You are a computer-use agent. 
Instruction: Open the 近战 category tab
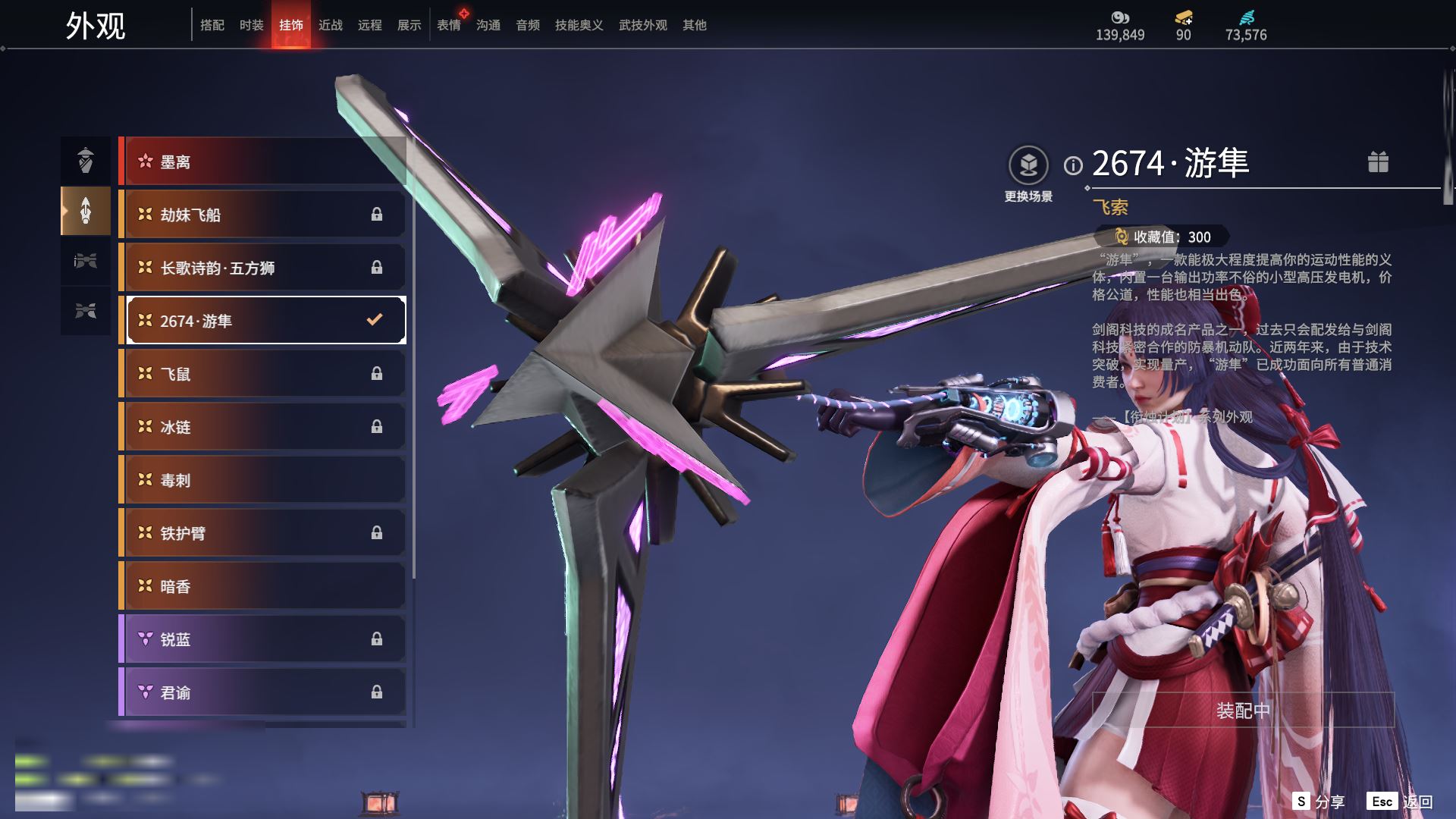click(330, 25)
